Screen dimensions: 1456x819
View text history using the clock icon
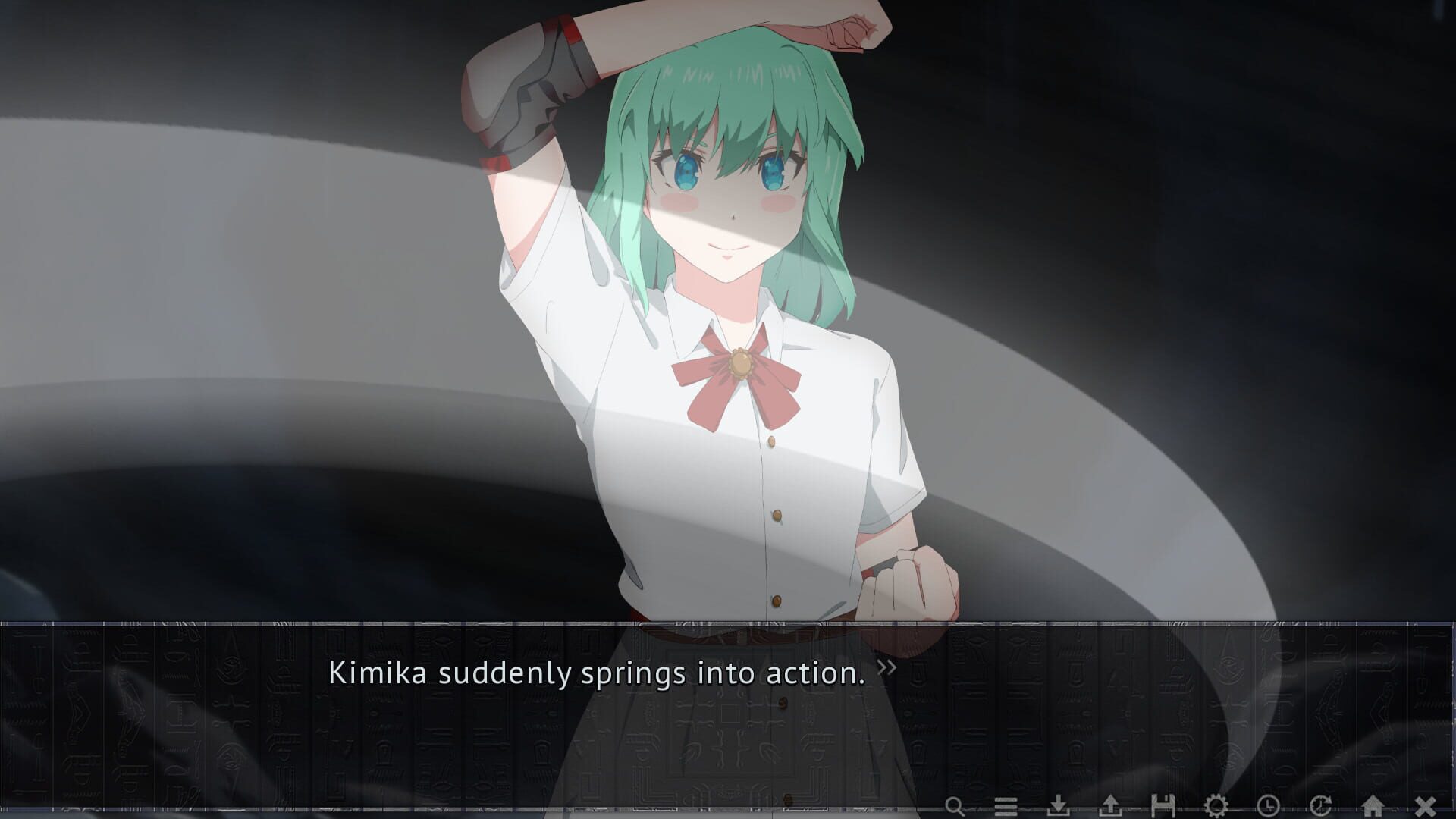click(x=1269, y=805)
